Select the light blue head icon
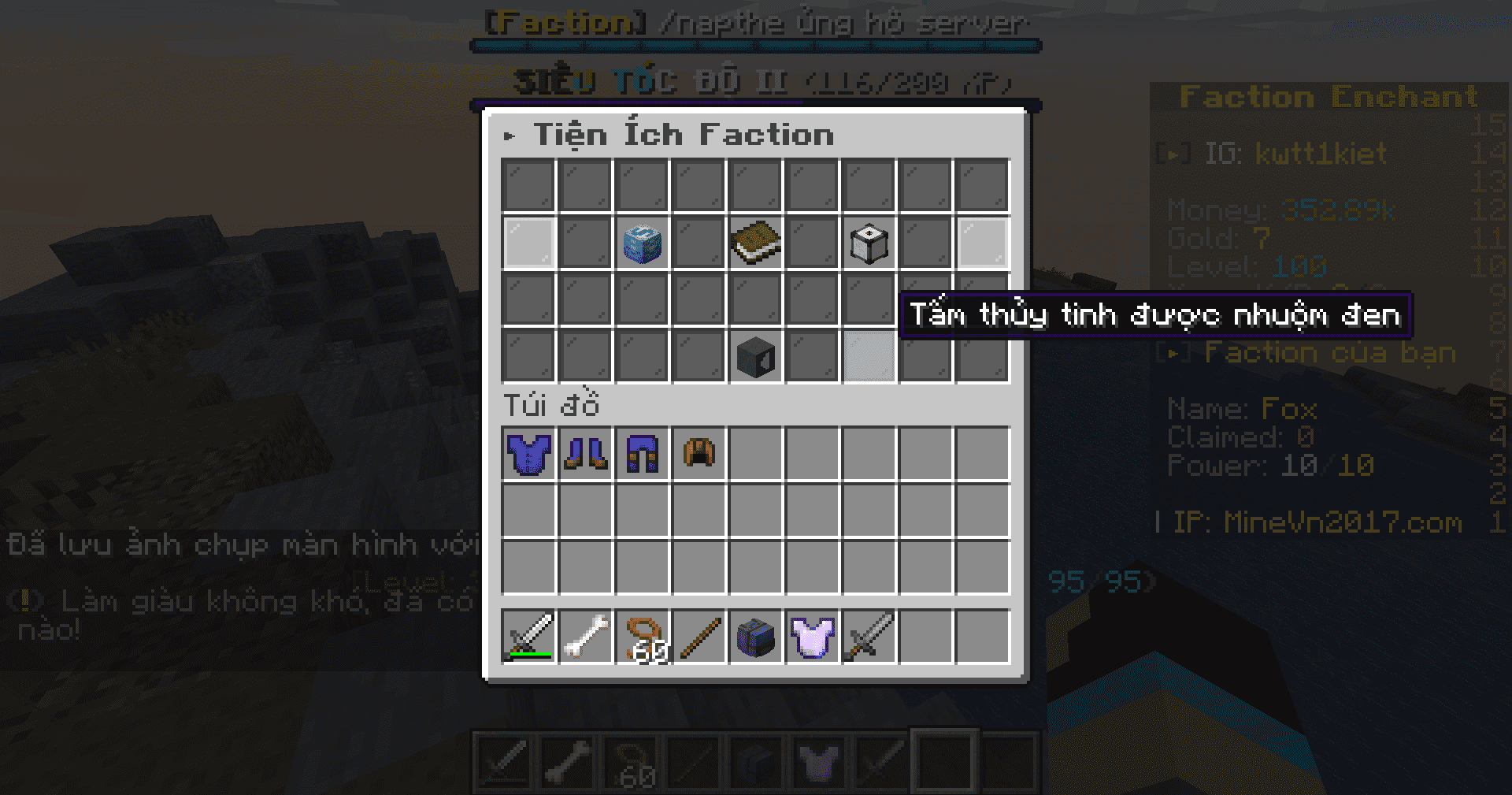 coord(642,243)
